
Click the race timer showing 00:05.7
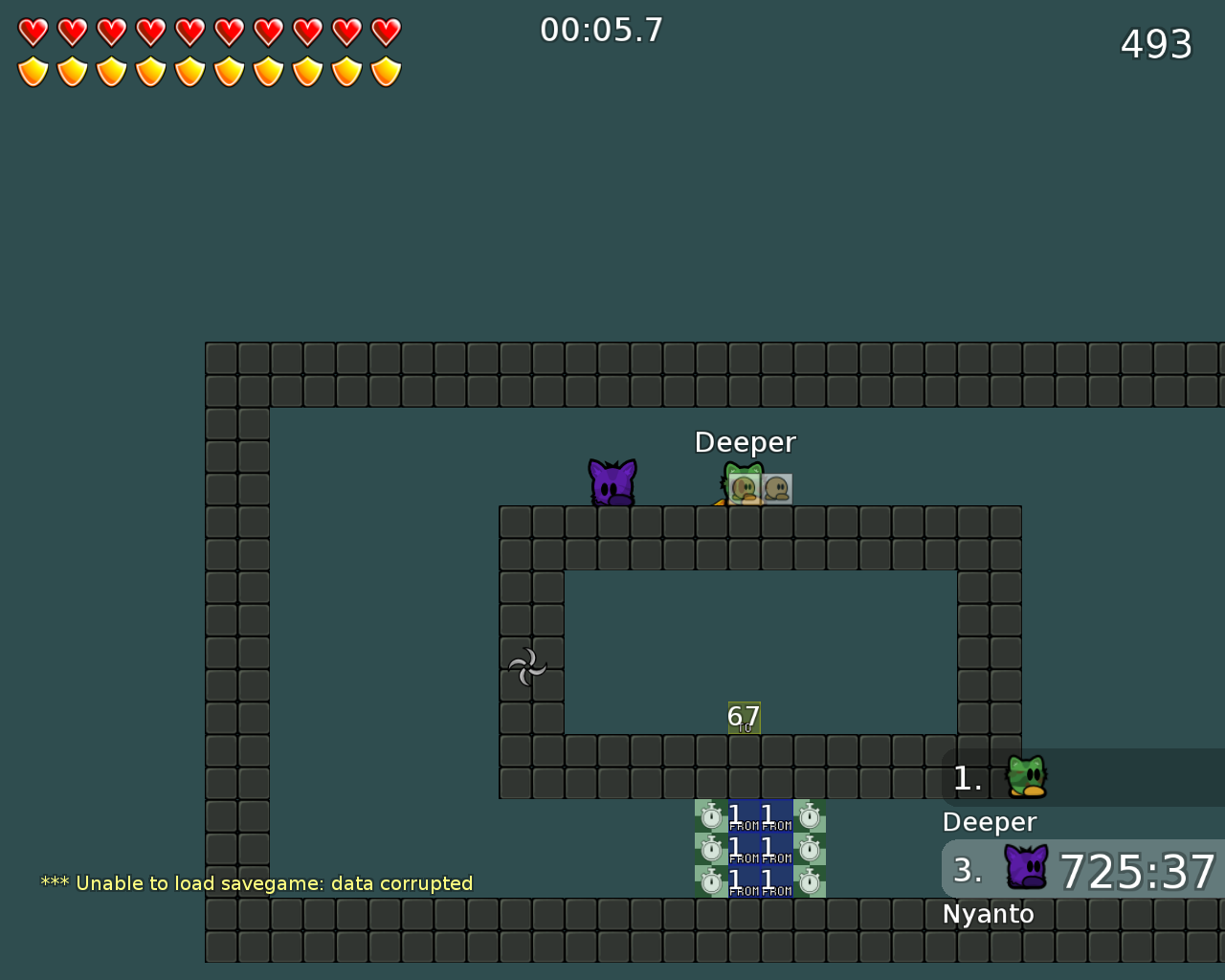601,30
